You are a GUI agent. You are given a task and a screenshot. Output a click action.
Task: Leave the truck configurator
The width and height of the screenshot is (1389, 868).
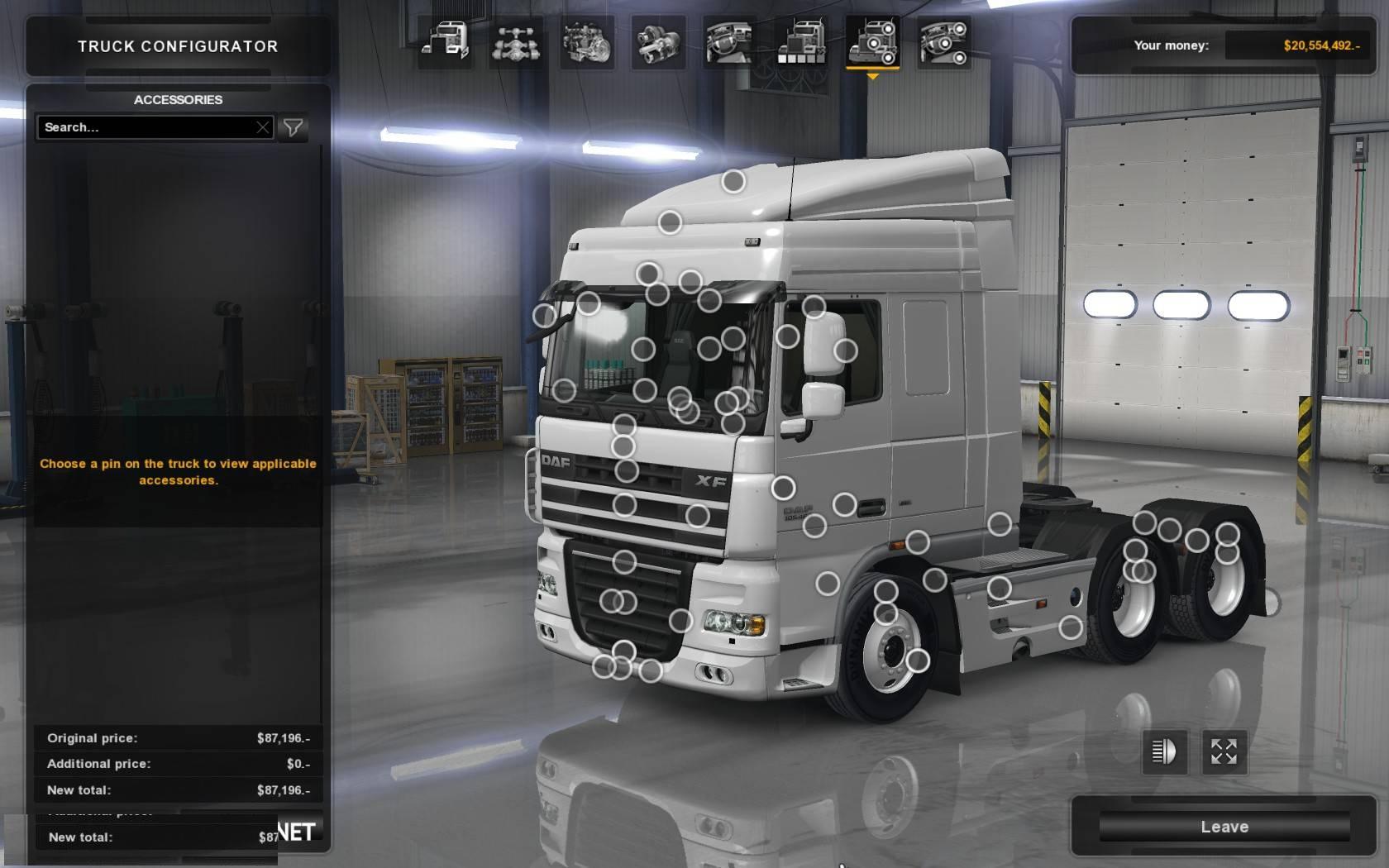tap(1224, 827)
